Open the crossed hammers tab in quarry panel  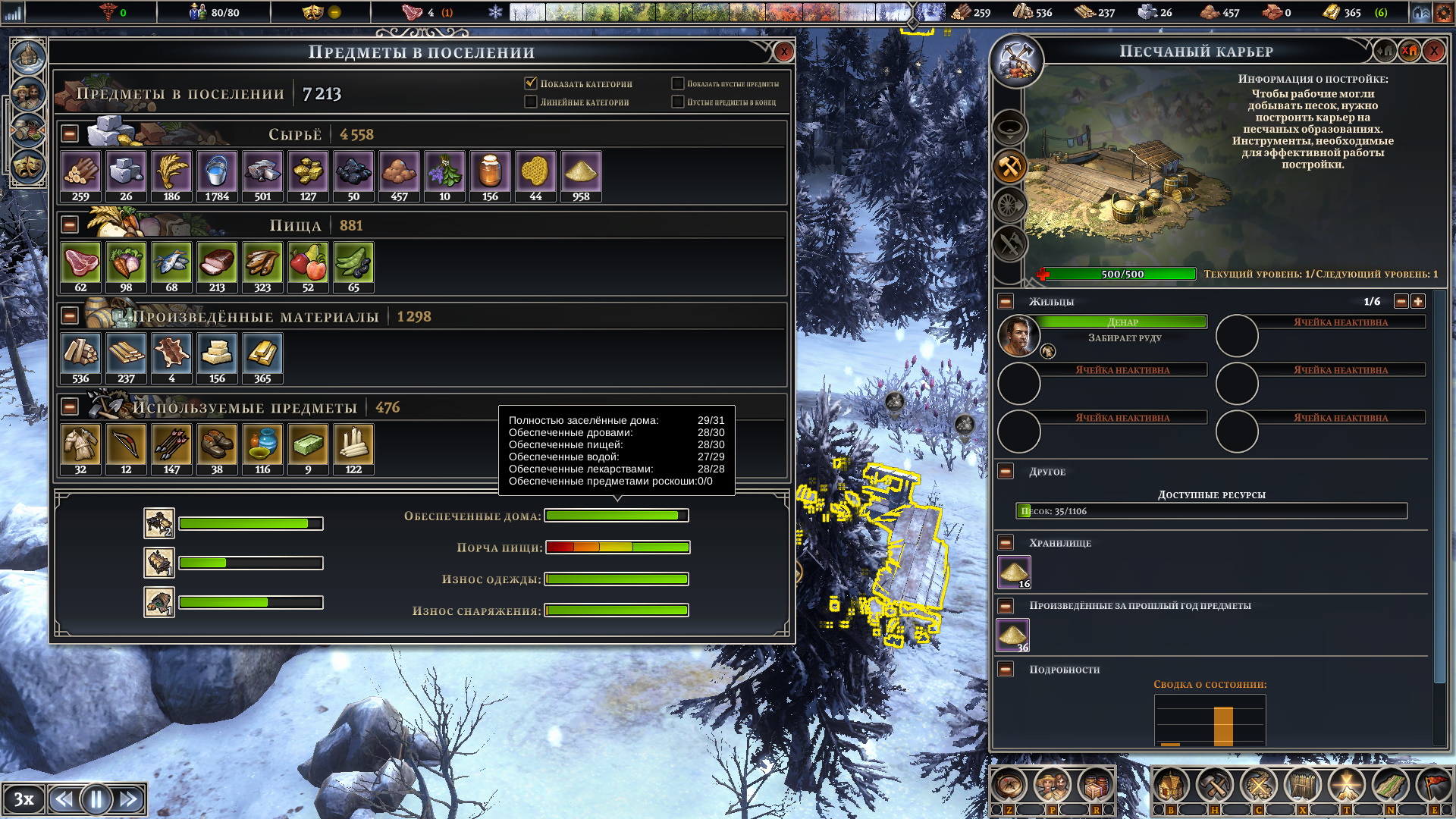click(x=1010, y=167)
